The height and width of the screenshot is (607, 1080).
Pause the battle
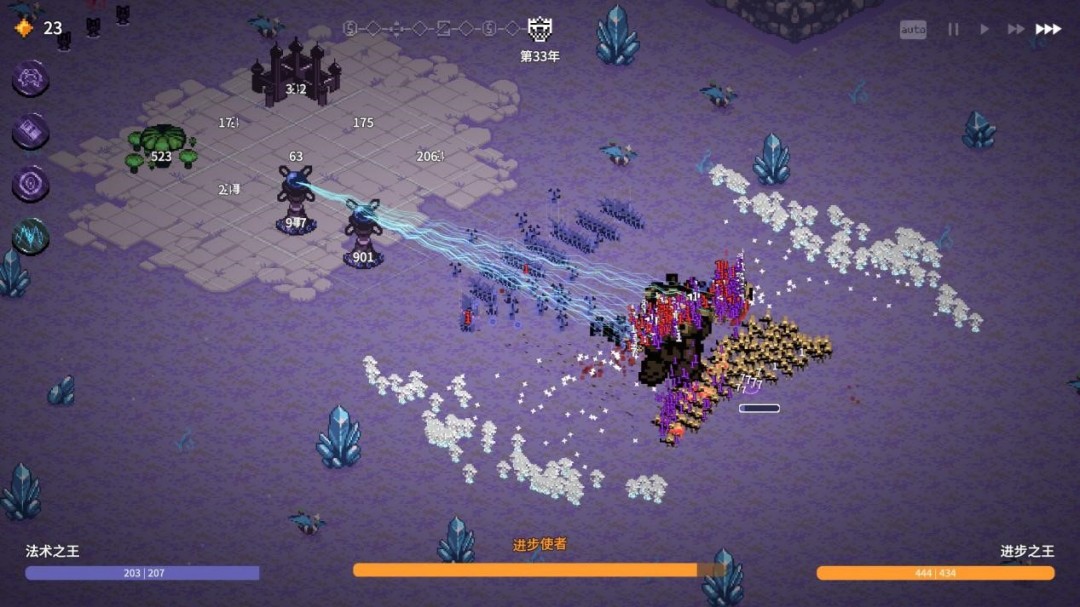click(953, 30)
